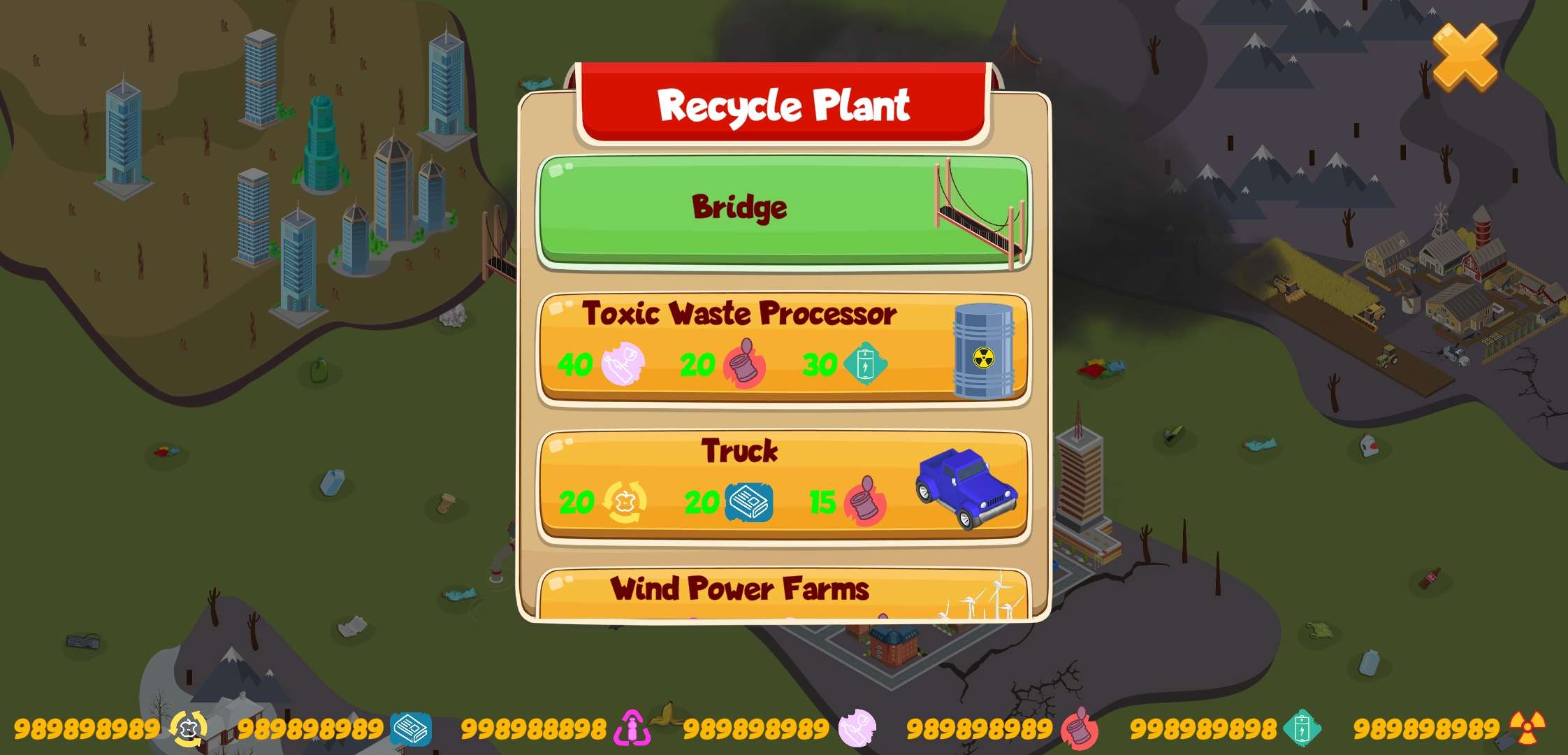This screenshot has height=755, width=1568.
Task: Select the green Bridge upgrade
Action: [783, 210]
